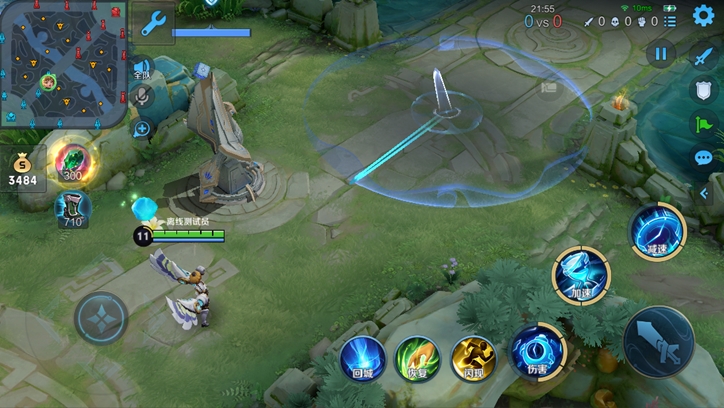Pause the match with the pause button
Screen dimensions: 724x408
(660, 55)
